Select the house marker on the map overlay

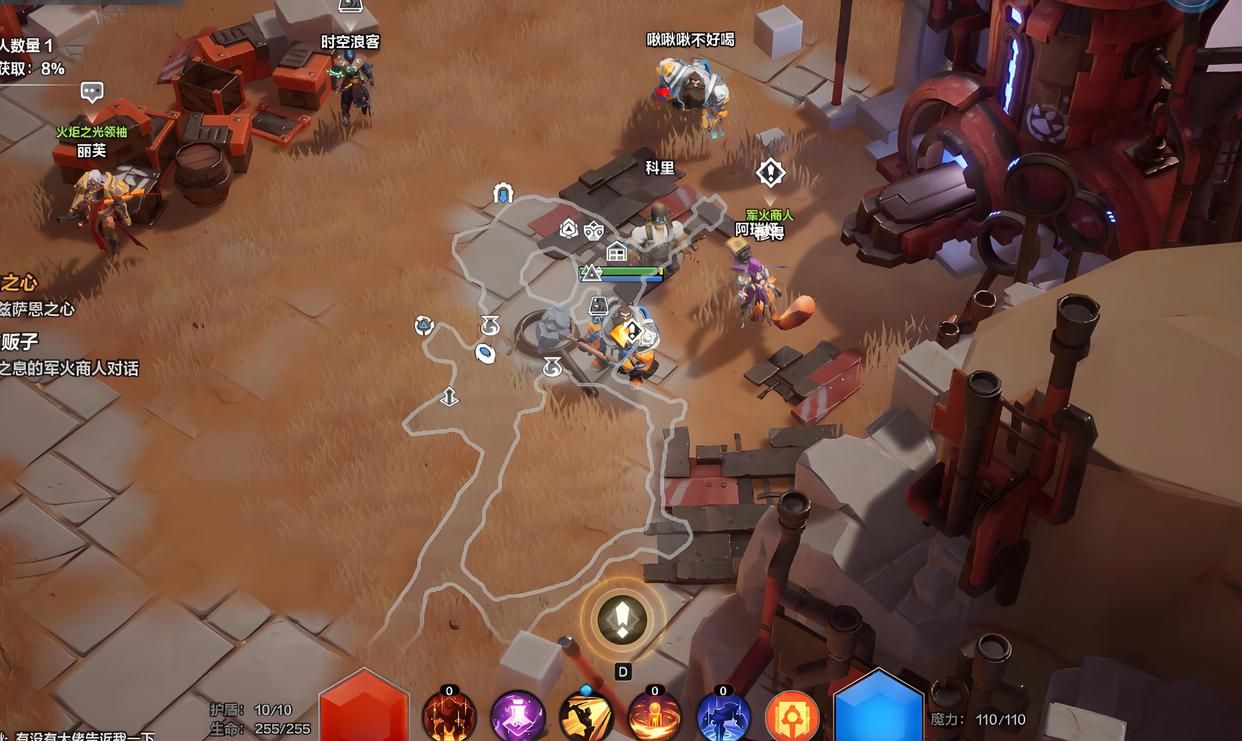point(617,251)
